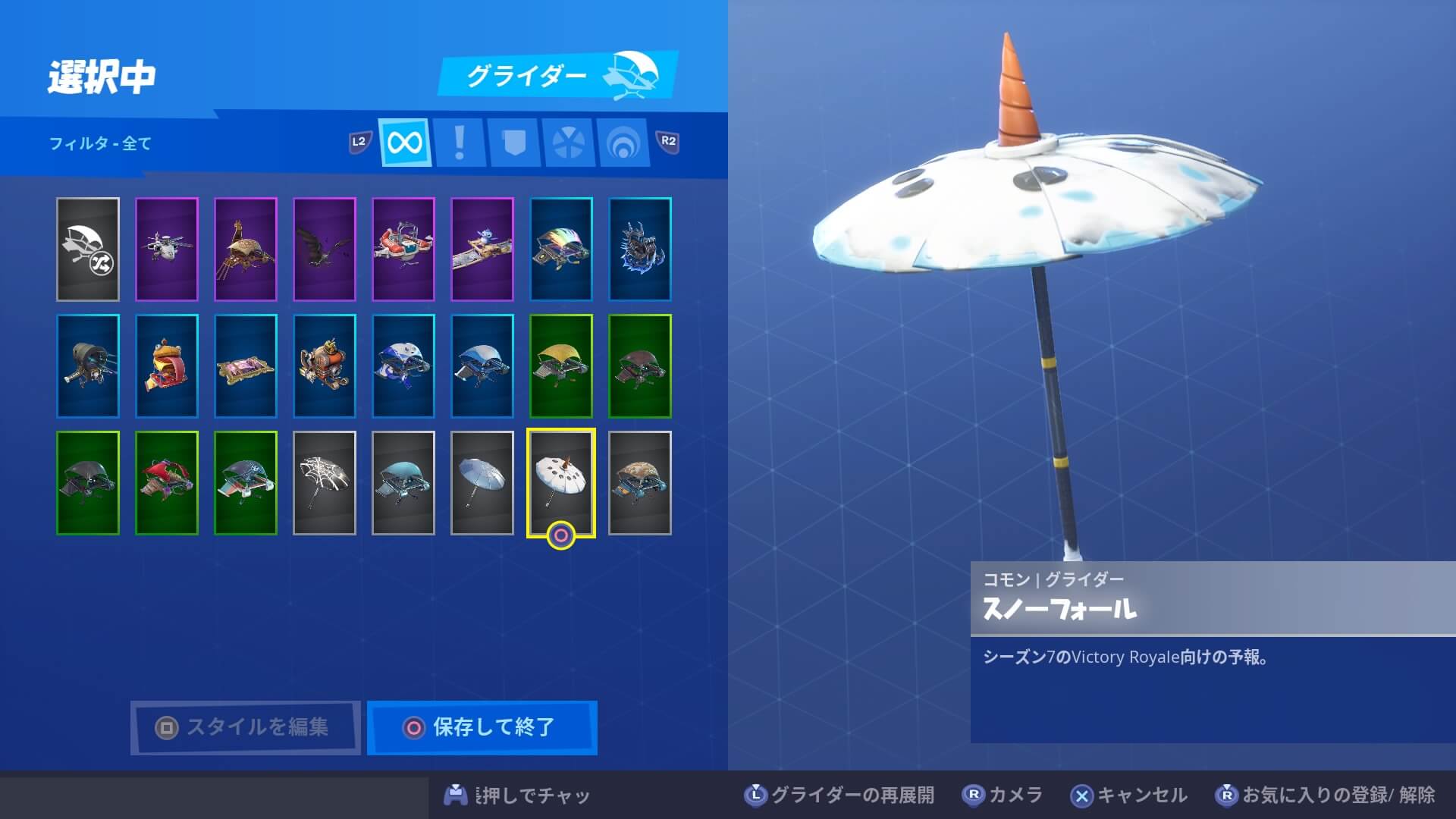Select the red-canopy glider in green slot
The height and width of the screenshot is (819, 1456).
point(167,483)
